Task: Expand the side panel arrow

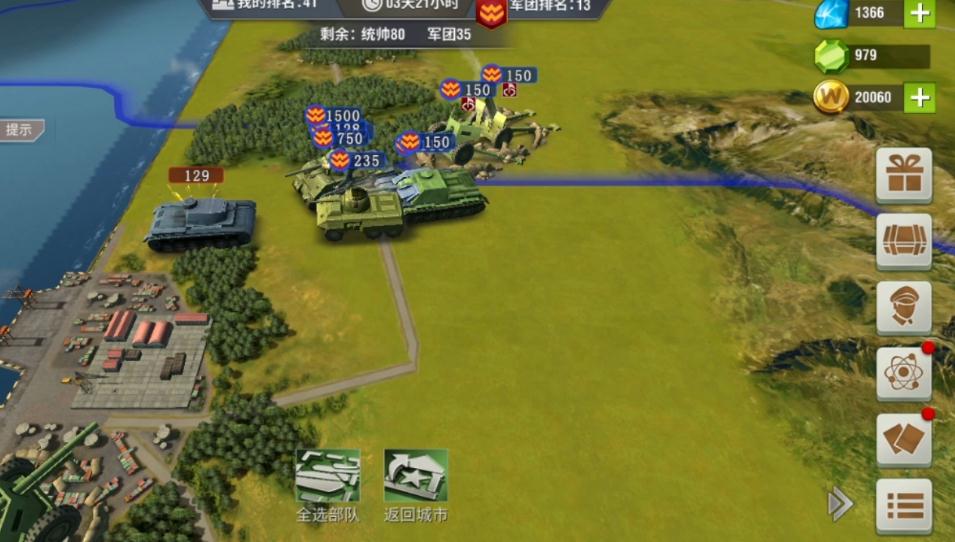Action: [839, 505]
